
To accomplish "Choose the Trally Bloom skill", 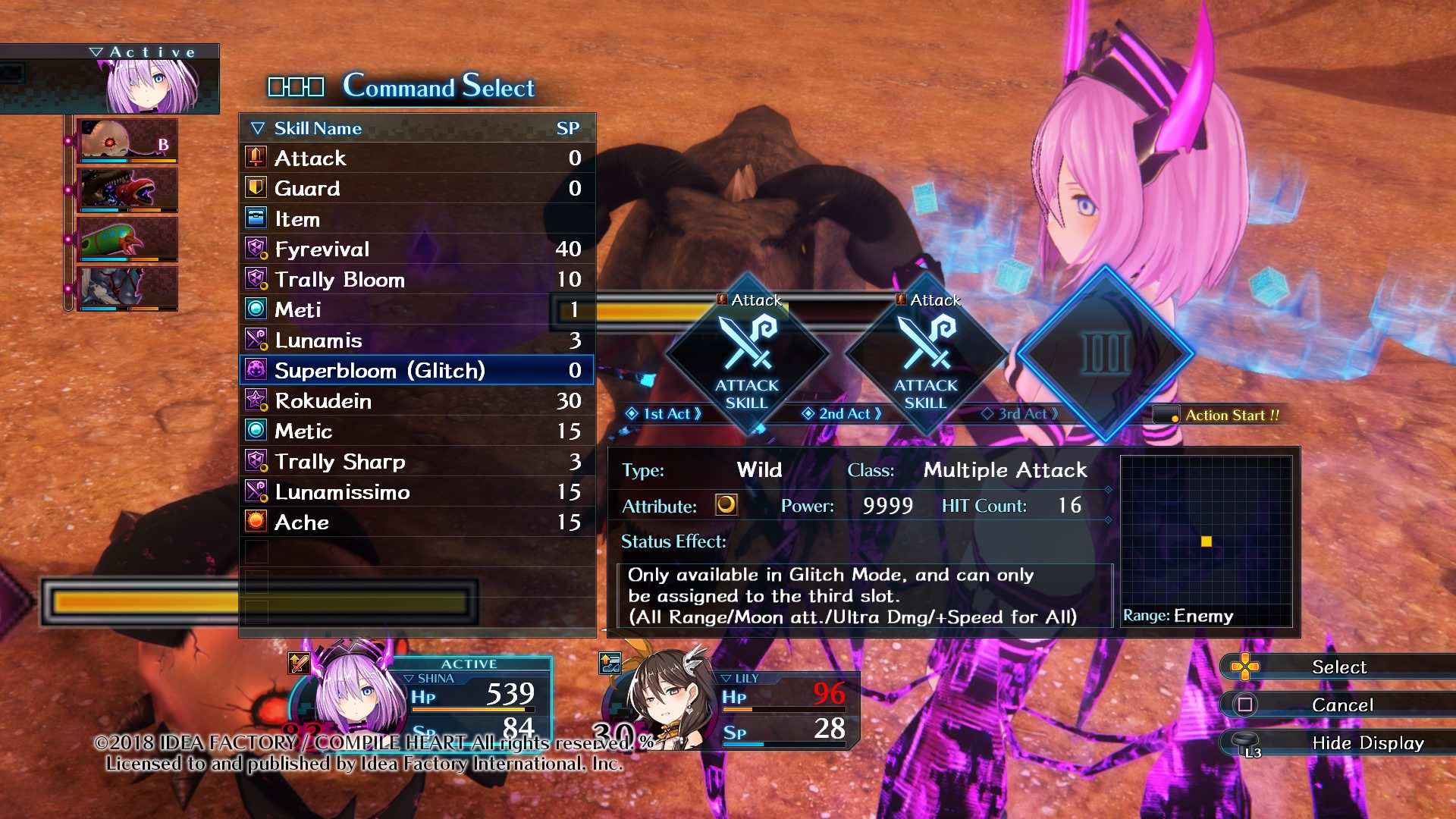I will 416,279.
